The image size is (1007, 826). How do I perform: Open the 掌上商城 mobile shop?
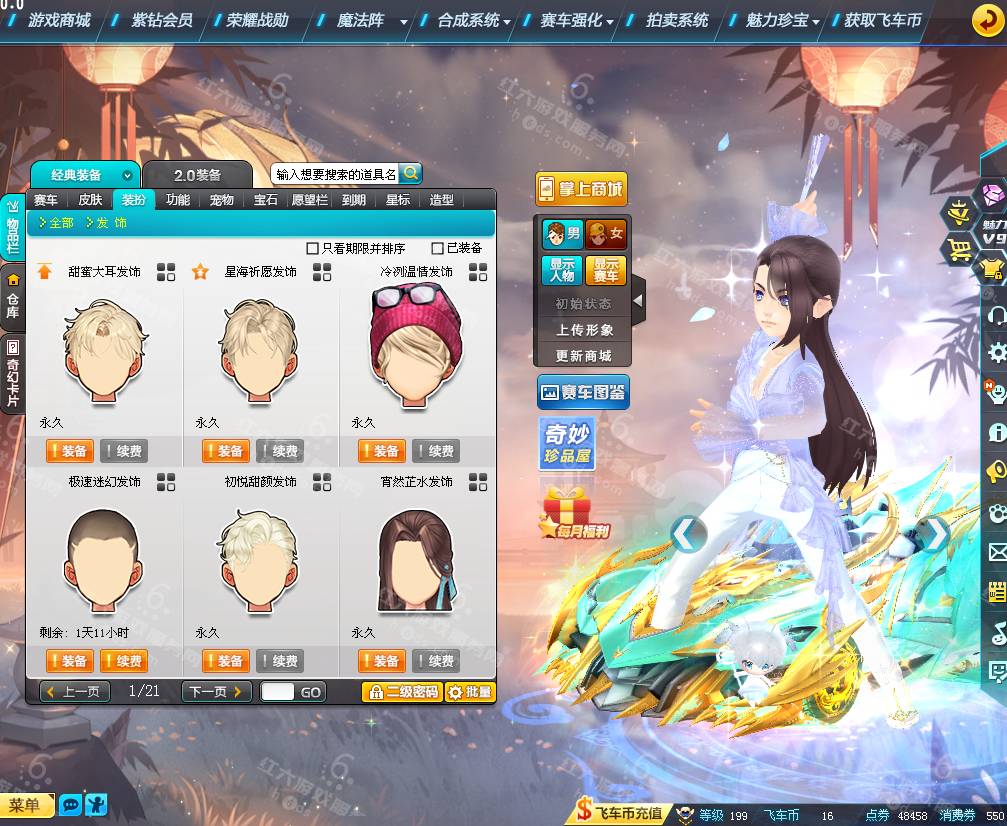[x=581, y=189]
